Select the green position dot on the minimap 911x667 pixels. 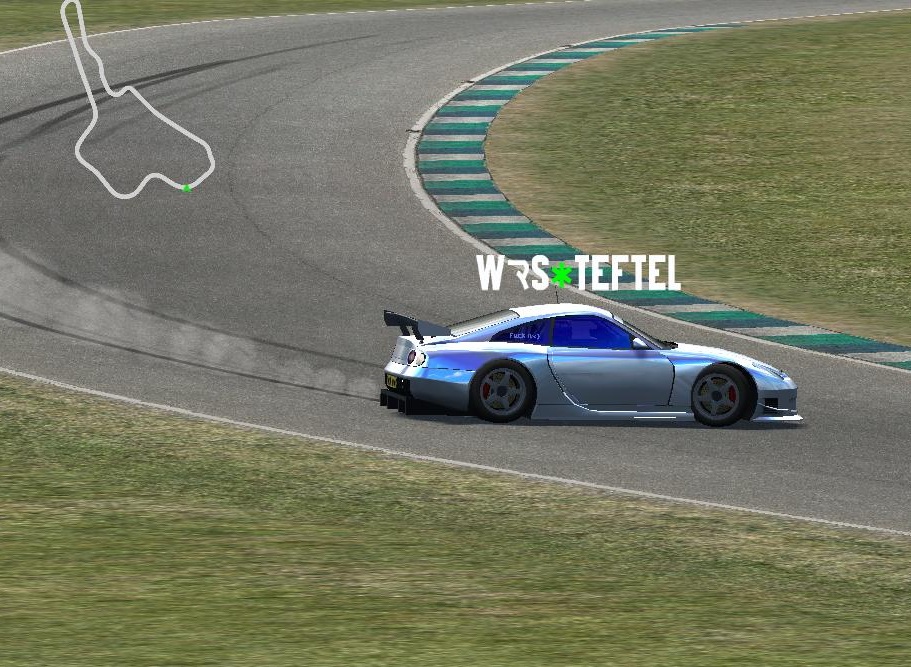(x=186, y=188)
